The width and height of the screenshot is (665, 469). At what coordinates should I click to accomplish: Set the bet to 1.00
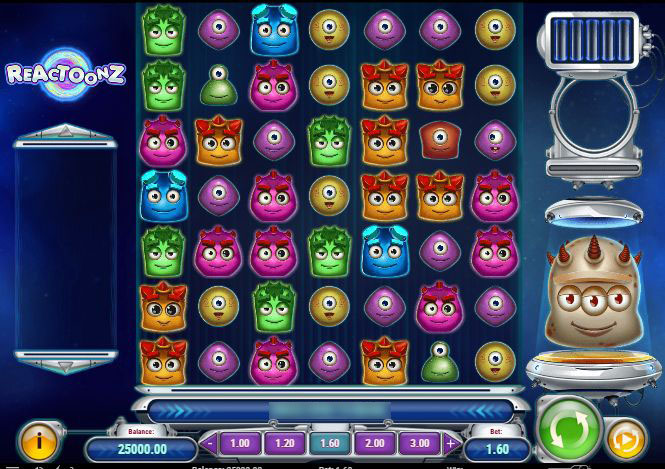[x=240, y=443]
